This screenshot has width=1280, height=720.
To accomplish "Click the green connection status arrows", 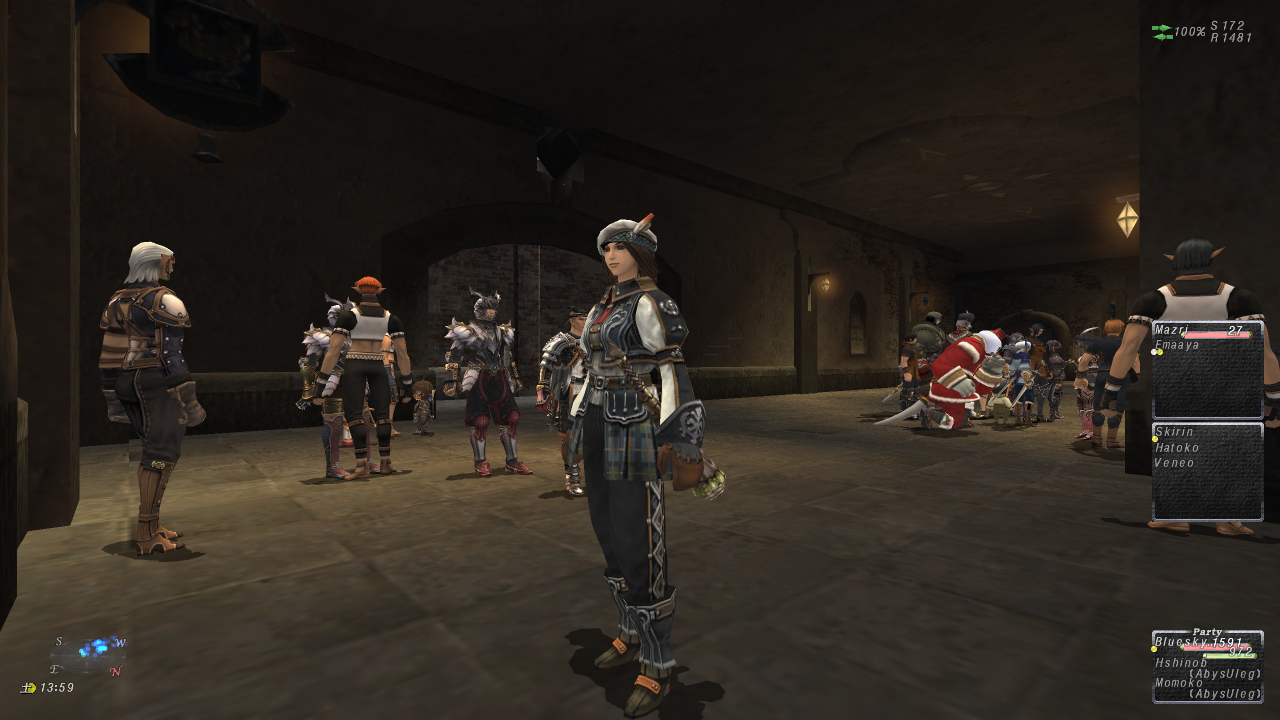I will [1162, 32].
